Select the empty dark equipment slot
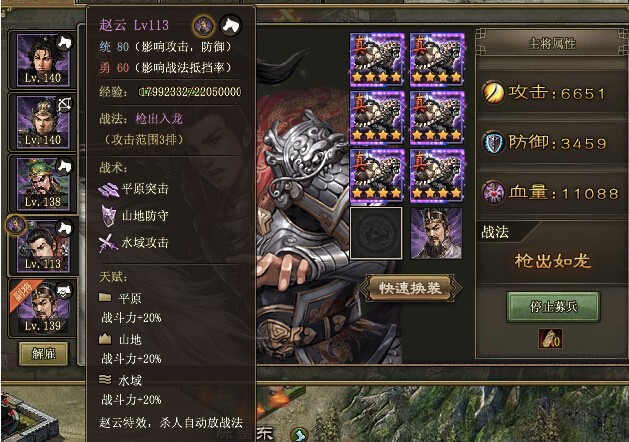Screen dimensions: 629x442 pos(375,233)
